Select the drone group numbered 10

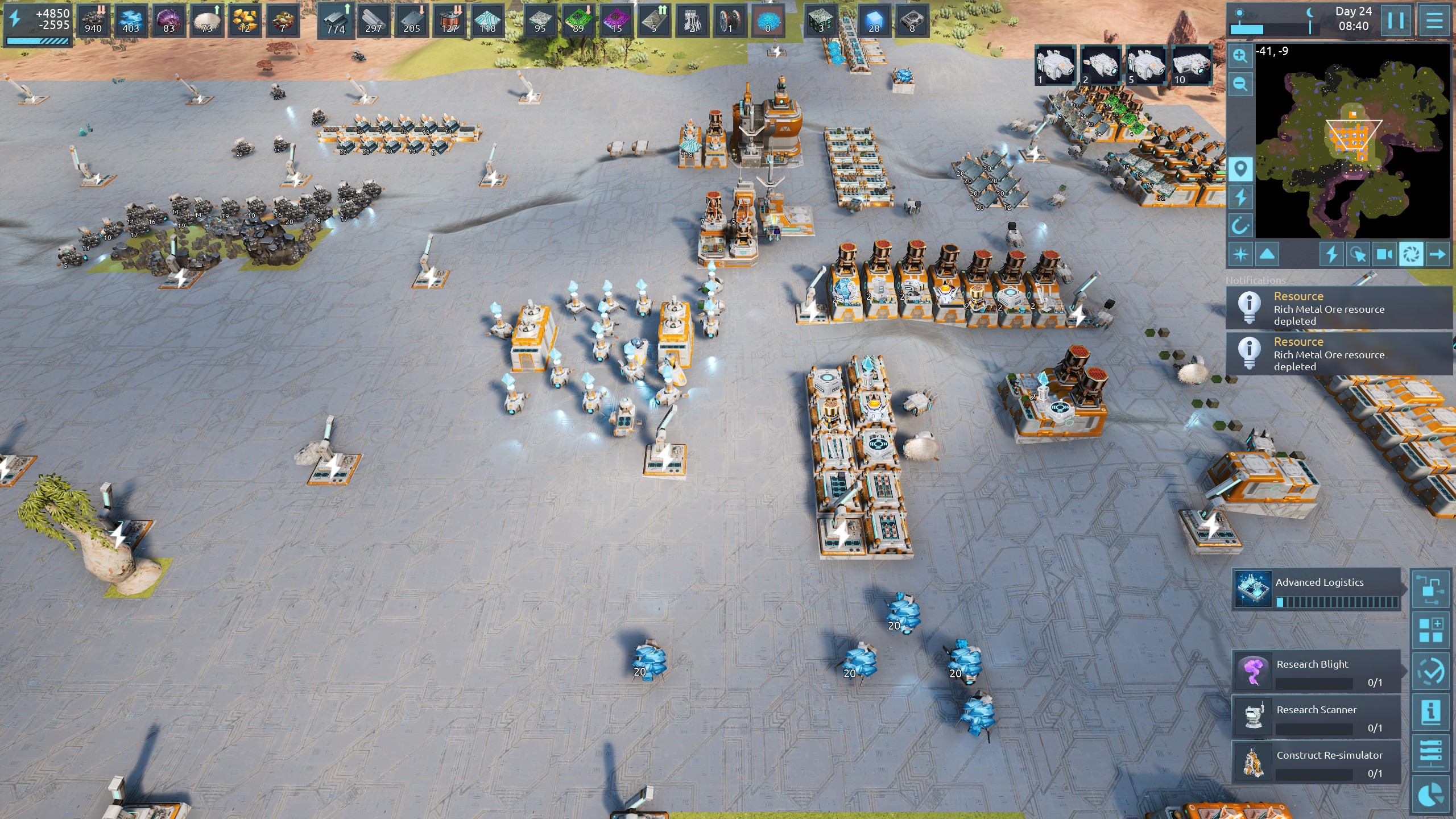pyautogui.click(x=1192, y=65)
